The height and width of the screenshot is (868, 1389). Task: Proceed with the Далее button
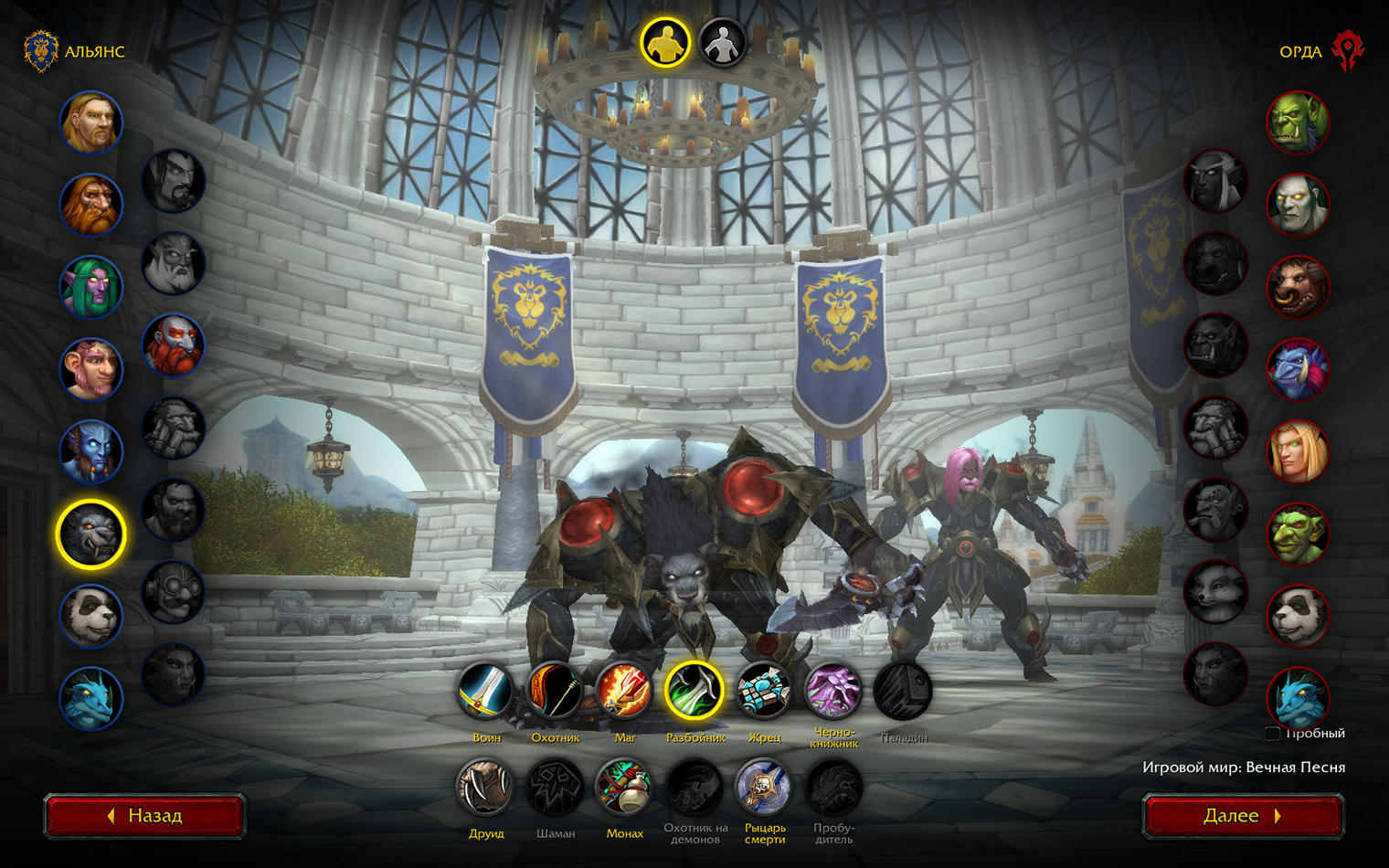(x=1243, y=816)
